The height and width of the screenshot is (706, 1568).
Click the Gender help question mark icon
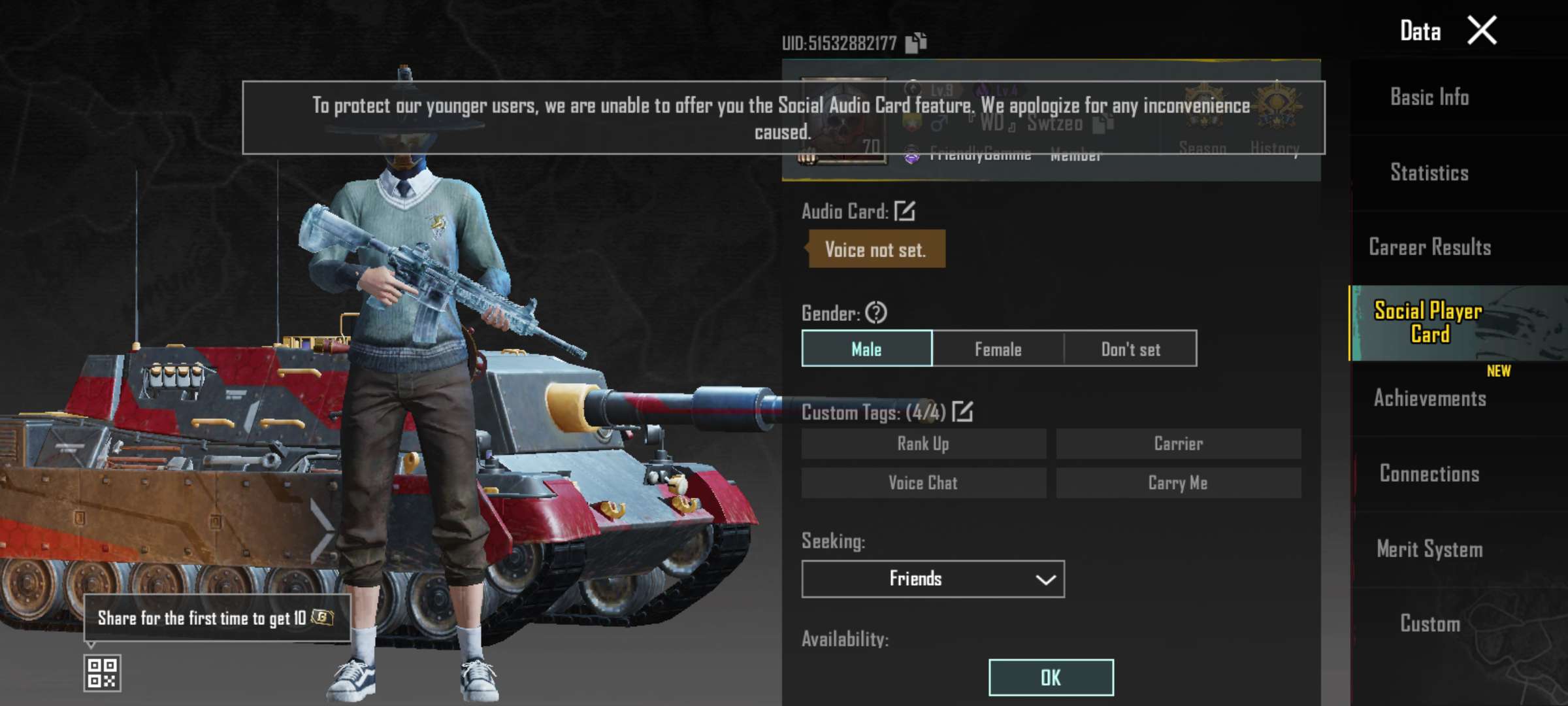coord(875,313)
